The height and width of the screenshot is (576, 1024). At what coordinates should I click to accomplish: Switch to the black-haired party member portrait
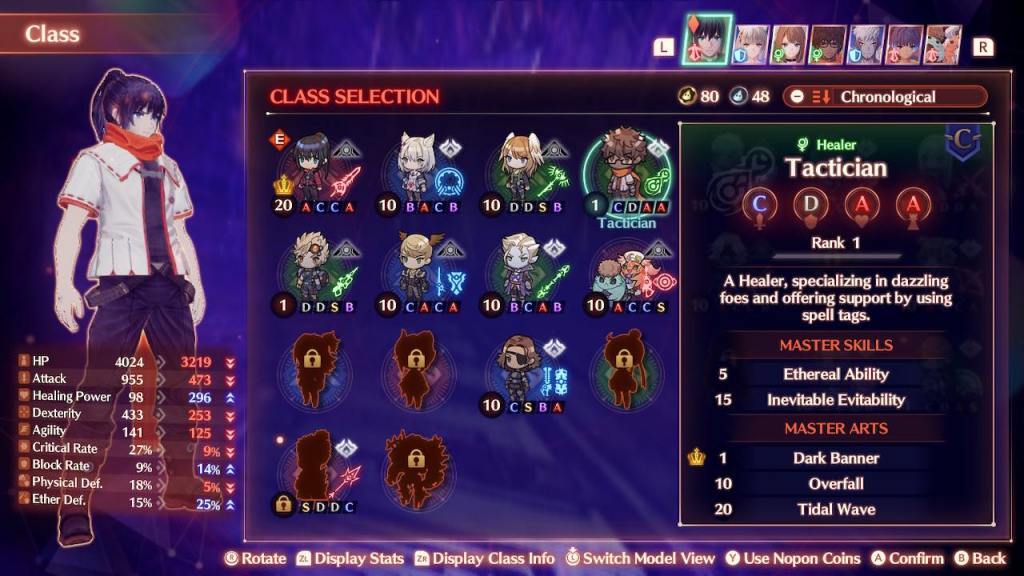click(x=707, y=42)
